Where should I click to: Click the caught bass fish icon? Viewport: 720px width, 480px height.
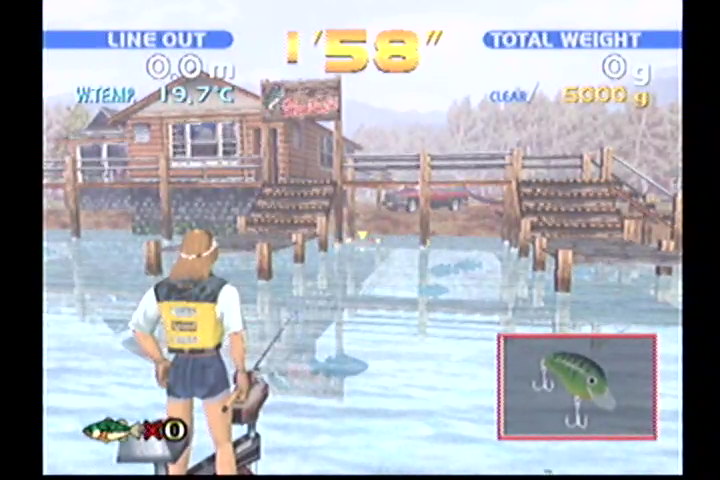point(109,430)
